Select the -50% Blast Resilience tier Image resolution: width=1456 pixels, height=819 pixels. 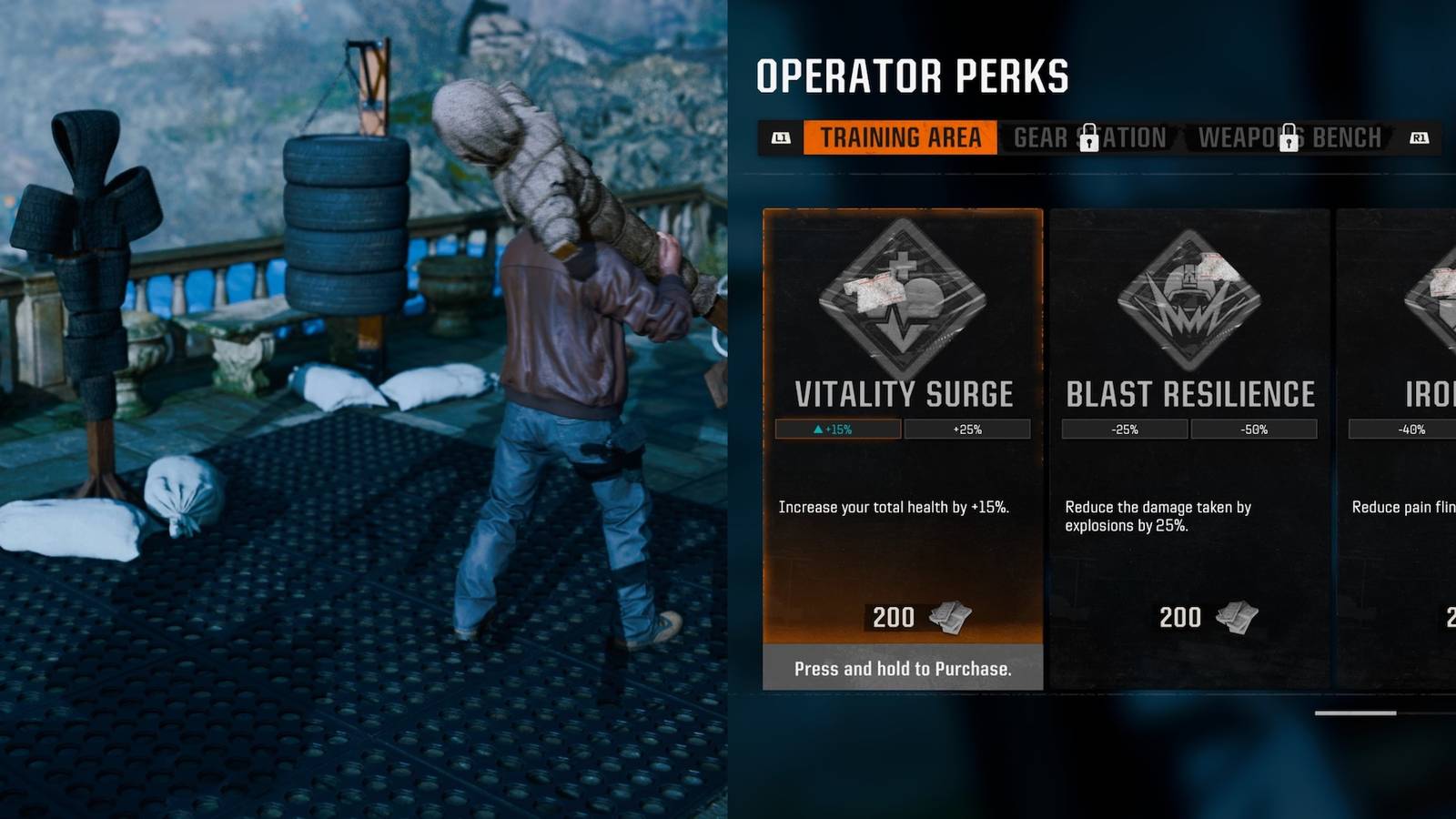click(x=1256, y=429)
